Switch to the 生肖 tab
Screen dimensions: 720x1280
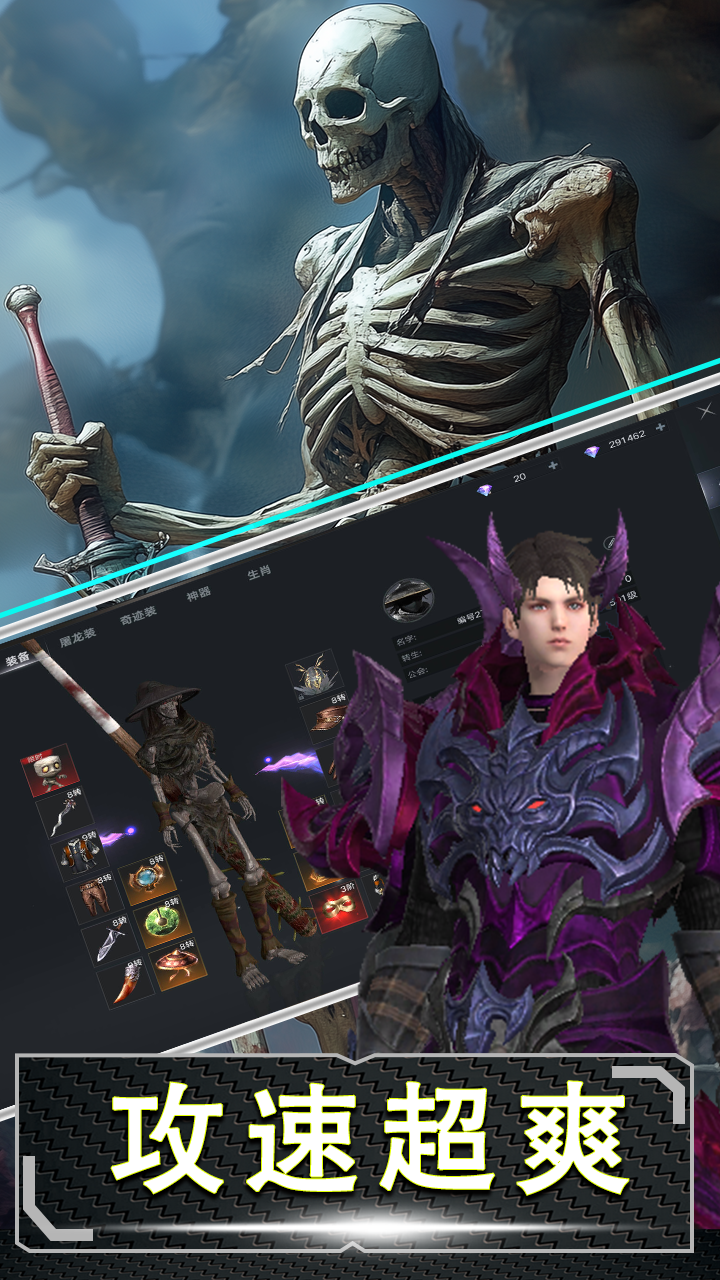(x=258, y=572)
